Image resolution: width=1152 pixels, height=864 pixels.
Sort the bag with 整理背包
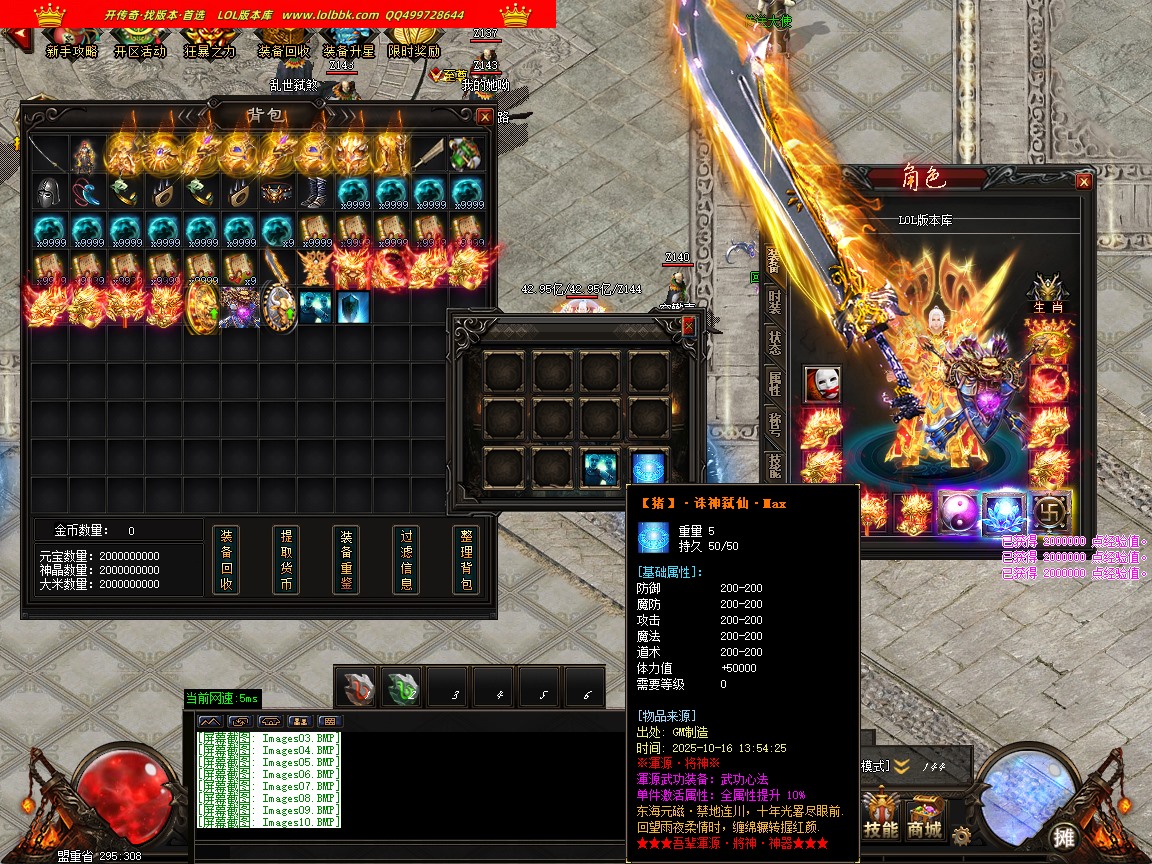(x=466, y=559)
